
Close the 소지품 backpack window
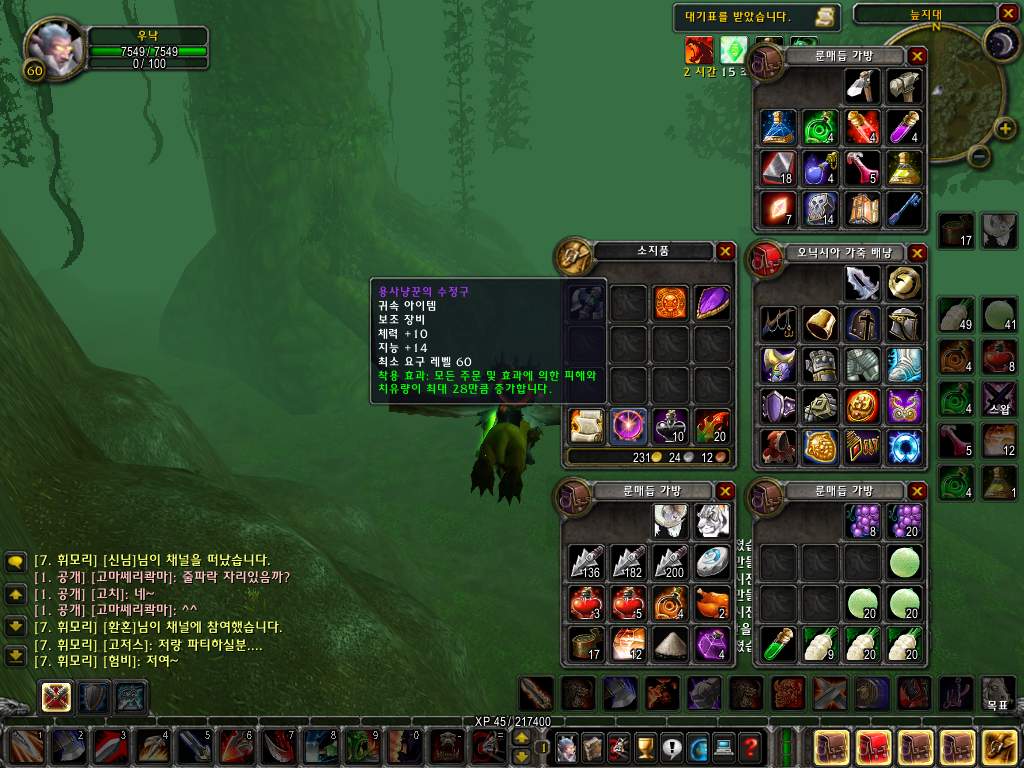[726, 252]
